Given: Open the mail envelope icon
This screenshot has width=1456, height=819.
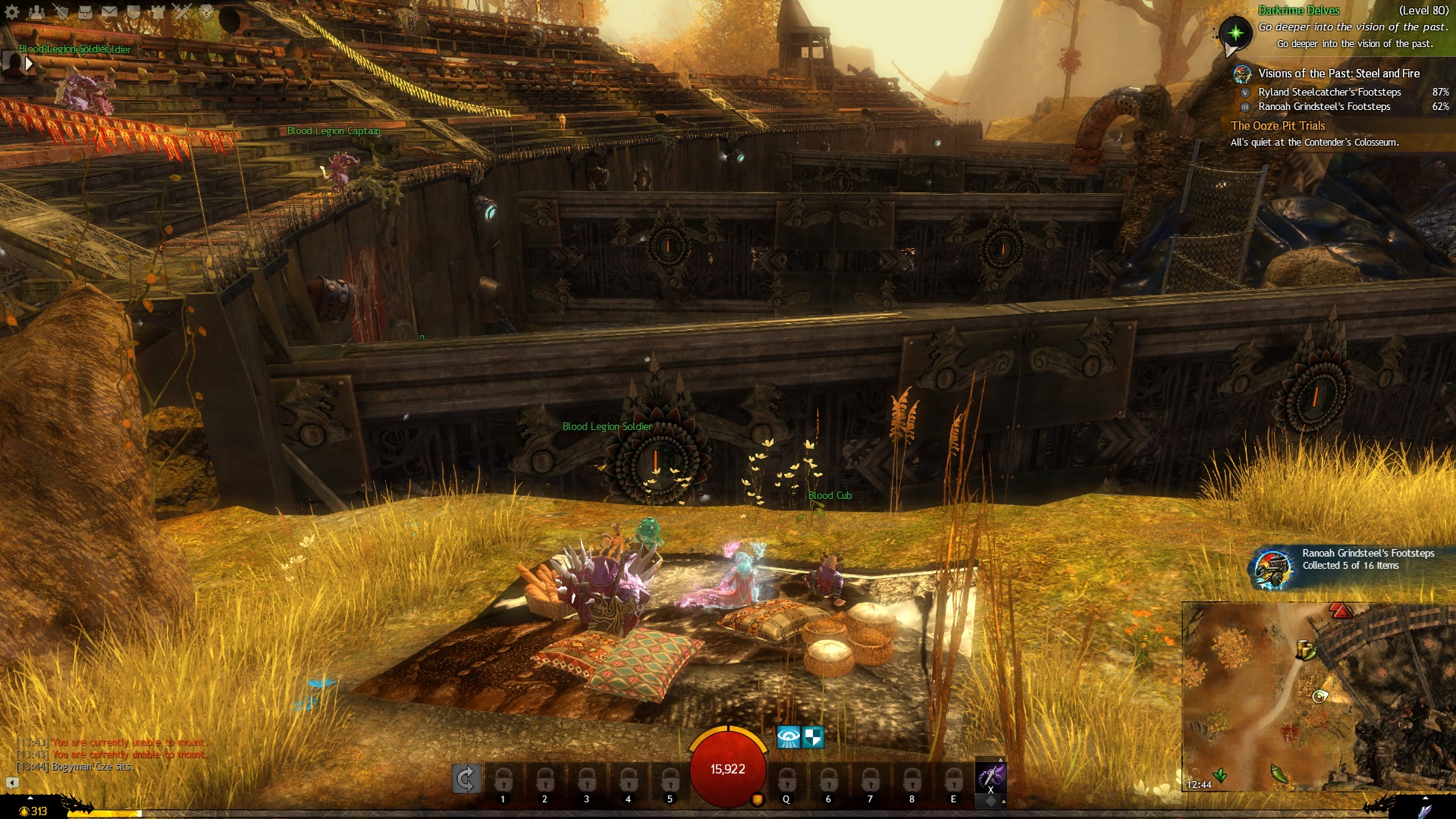Looking at the screenshot, I should click(x=109, y=12).
